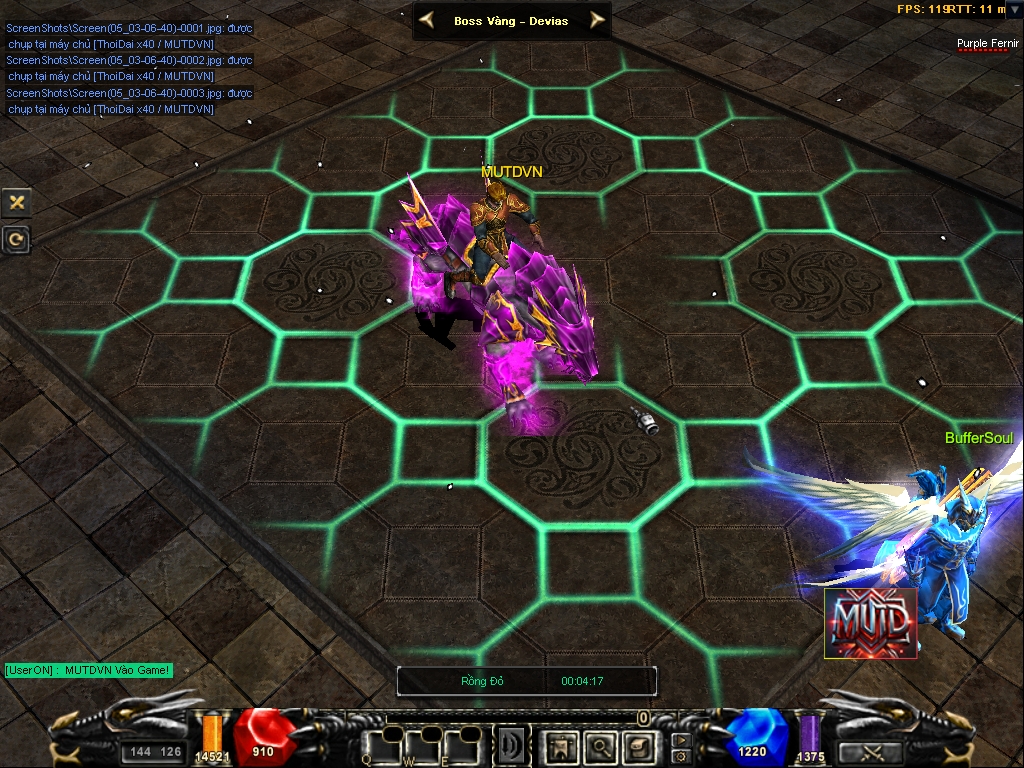The width and height of the screenshot is (1024, 768).
Task: Go to next event with right arrow
Action: coord(597,20)
